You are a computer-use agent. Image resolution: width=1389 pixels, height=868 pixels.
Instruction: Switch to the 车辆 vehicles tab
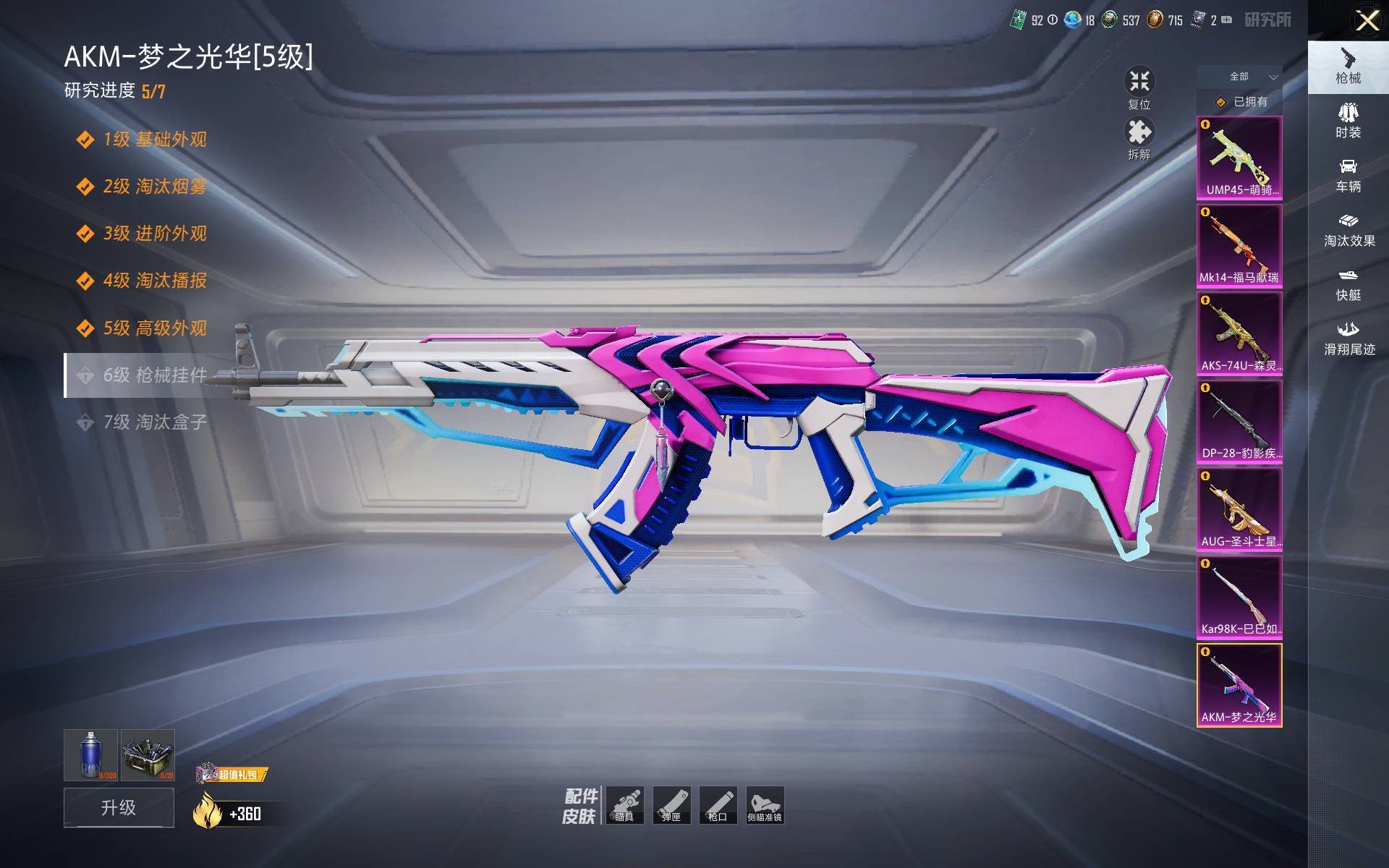(x=1348, y=176)
